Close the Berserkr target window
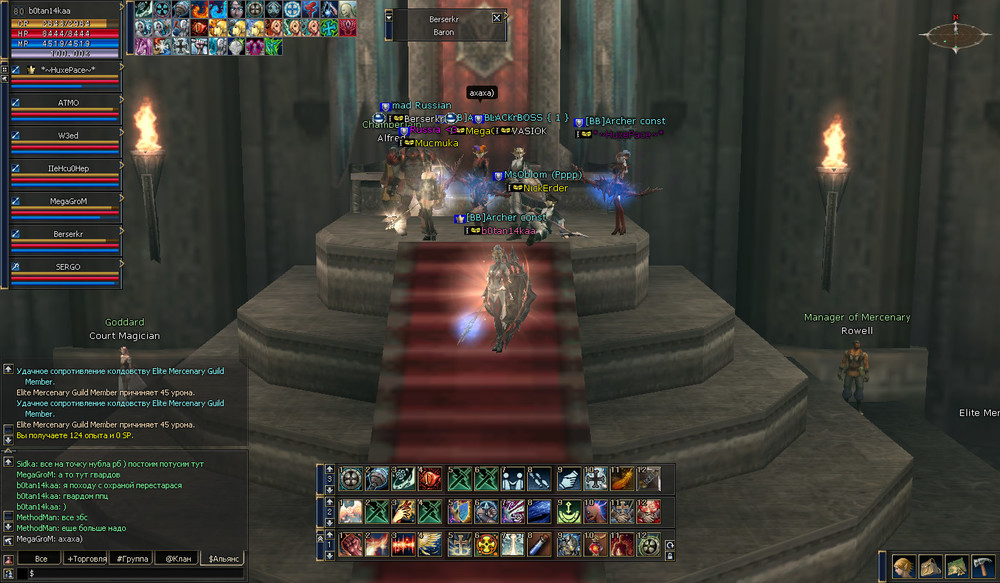The height and width of the screenshot is (583, 1000). click(x=497, y=18)
